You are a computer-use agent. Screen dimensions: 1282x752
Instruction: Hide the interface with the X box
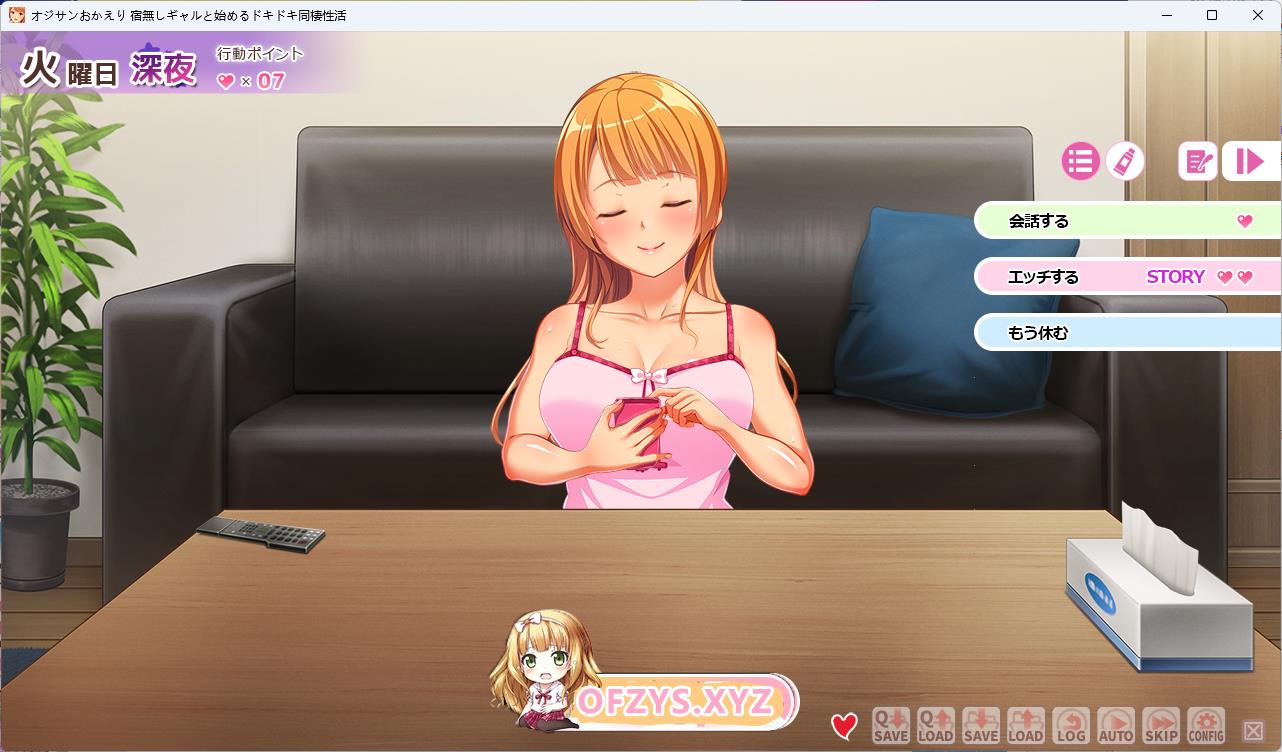tap(1253, 731)
